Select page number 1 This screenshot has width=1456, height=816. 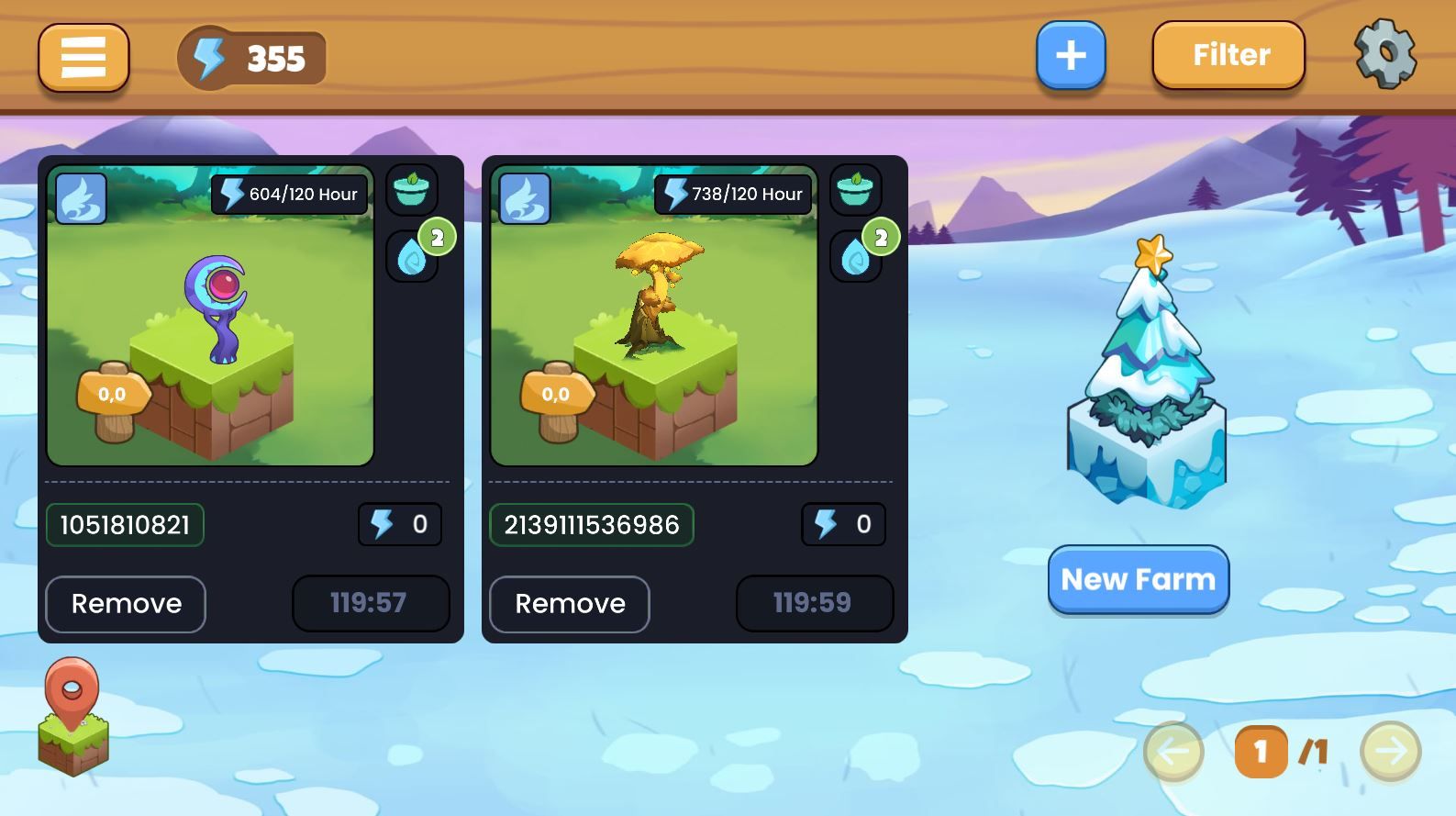(1261, 752)
